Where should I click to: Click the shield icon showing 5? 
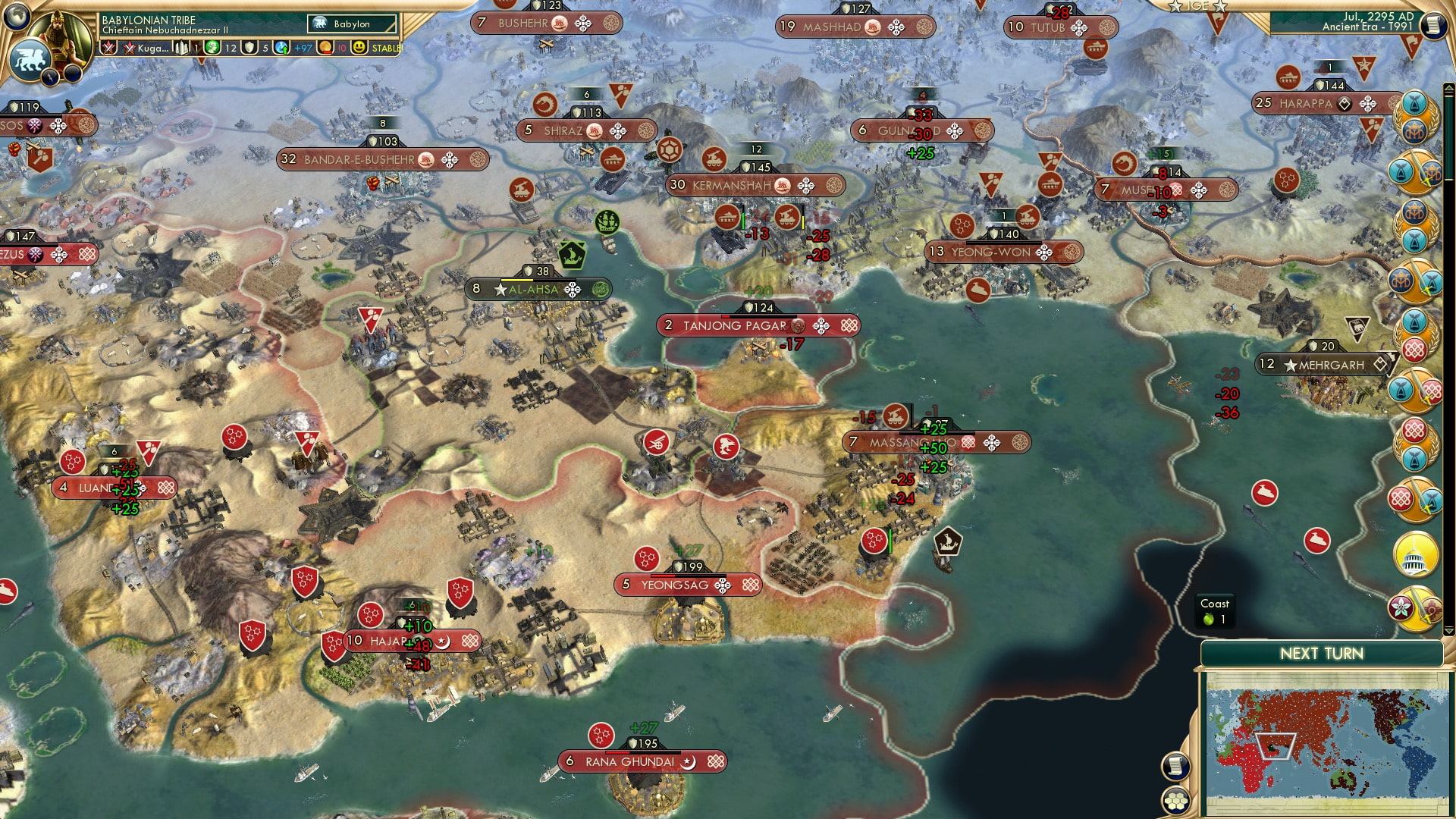click(x=249, y=49)
